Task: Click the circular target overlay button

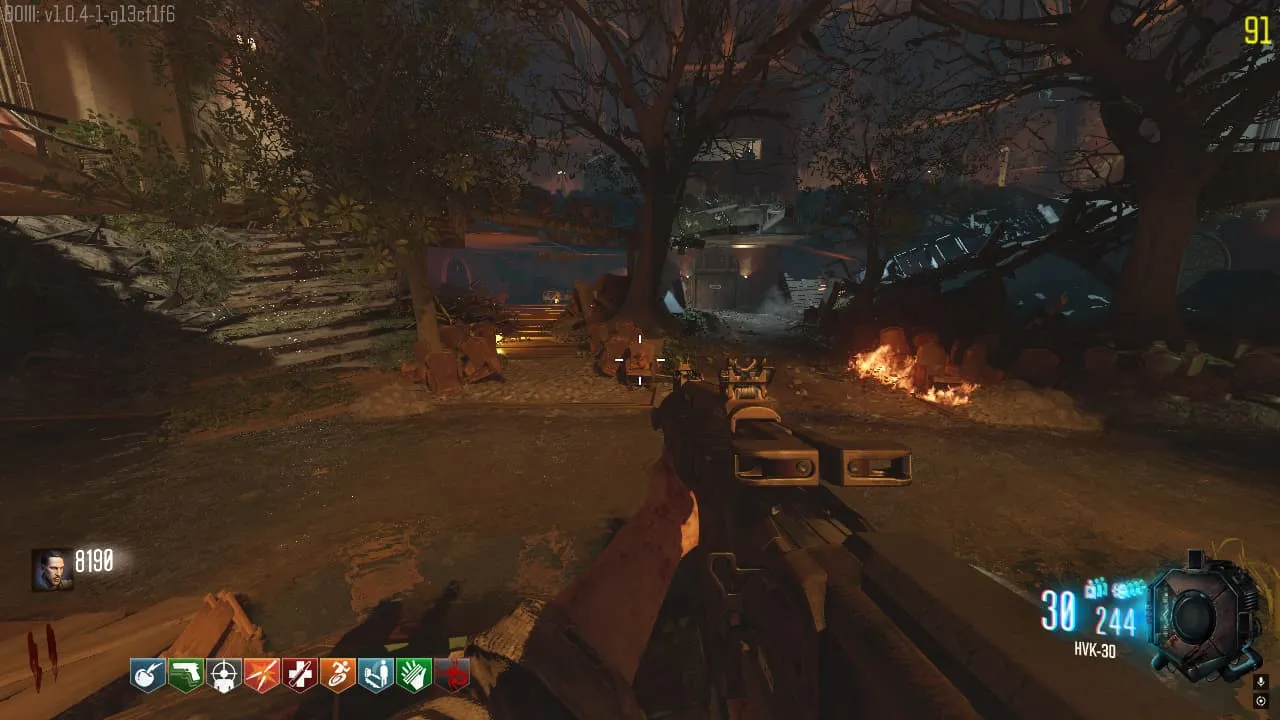Action: tap(1261, 701)
